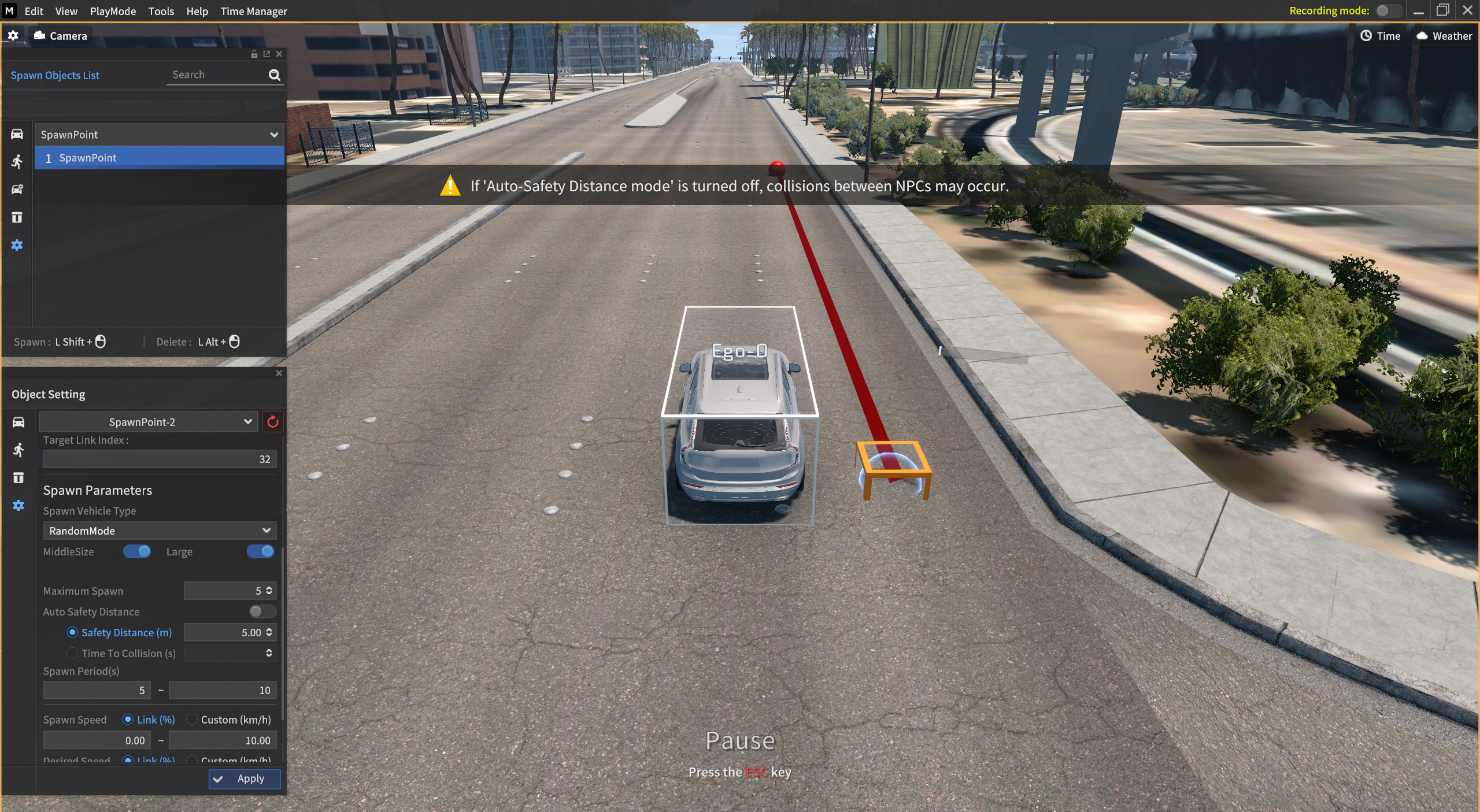The width and height of the screenshot is (1480, 812).
Task: Click the Search field in Spawn Objects List
Action: click(x=217, y=75)
